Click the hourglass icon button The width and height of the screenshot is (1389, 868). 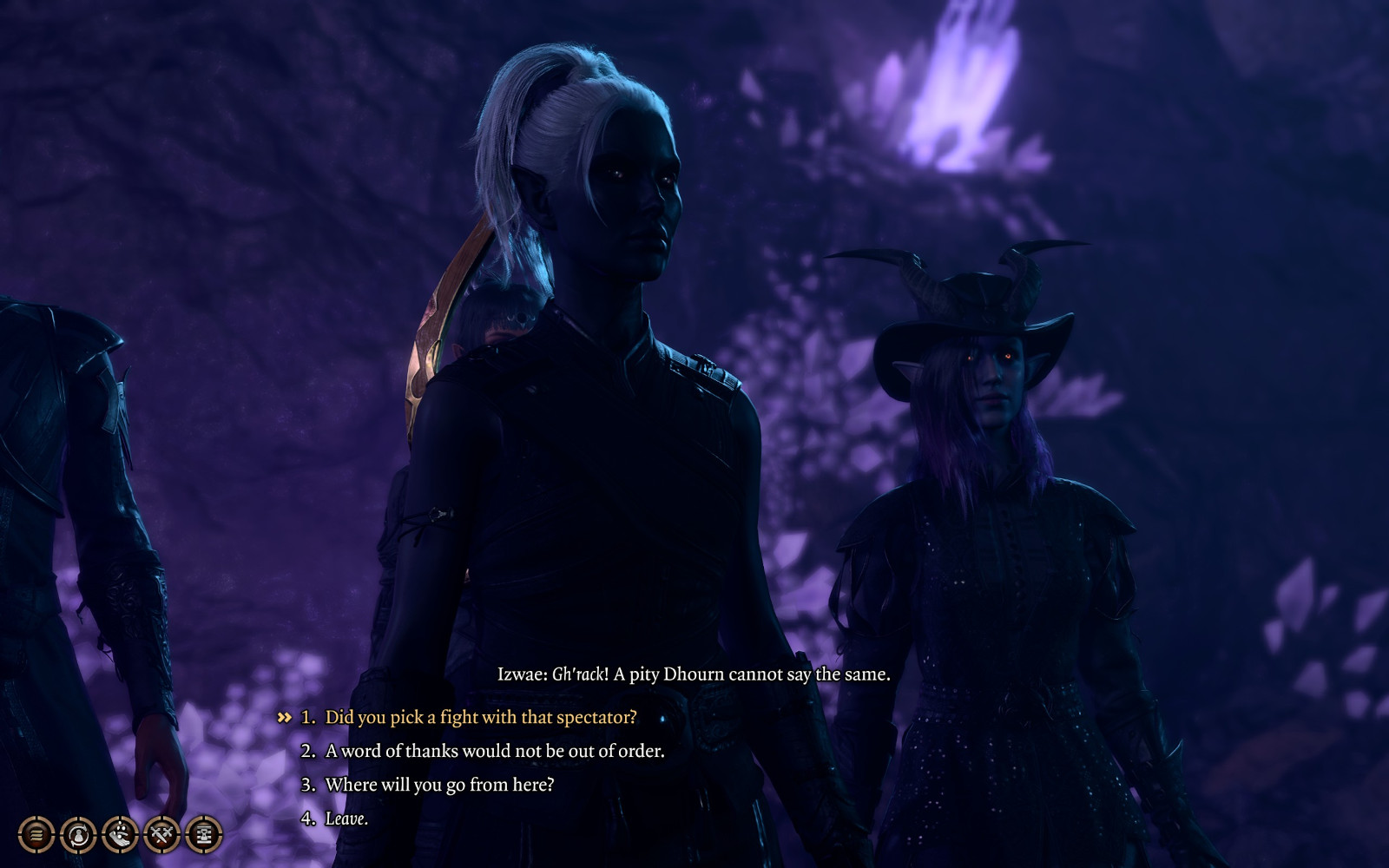tap(204, 835)
